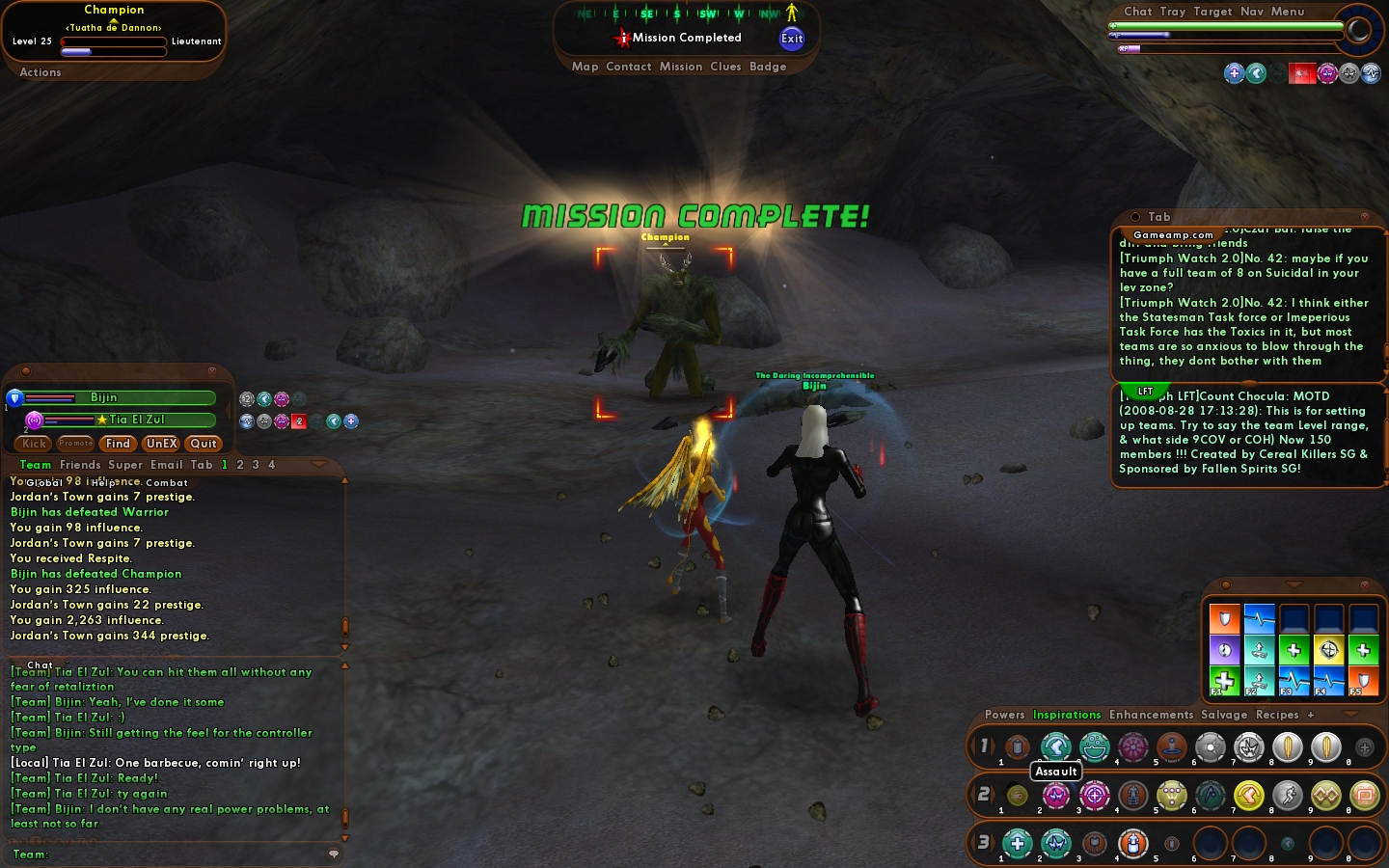Open the Menu in the top bar

pos(1288,12)
